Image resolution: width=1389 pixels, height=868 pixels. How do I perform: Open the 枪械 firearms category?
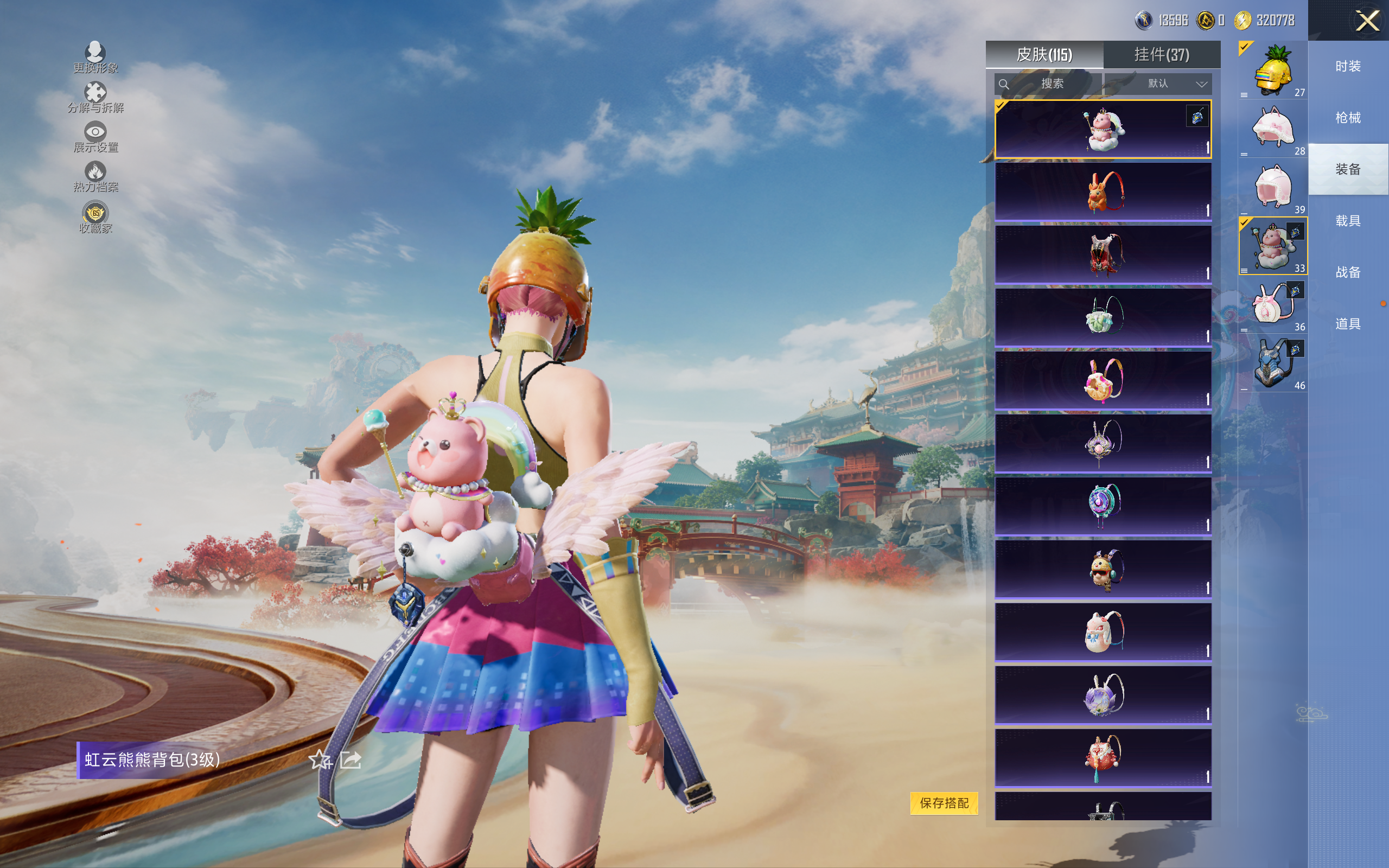(1348, 118)
